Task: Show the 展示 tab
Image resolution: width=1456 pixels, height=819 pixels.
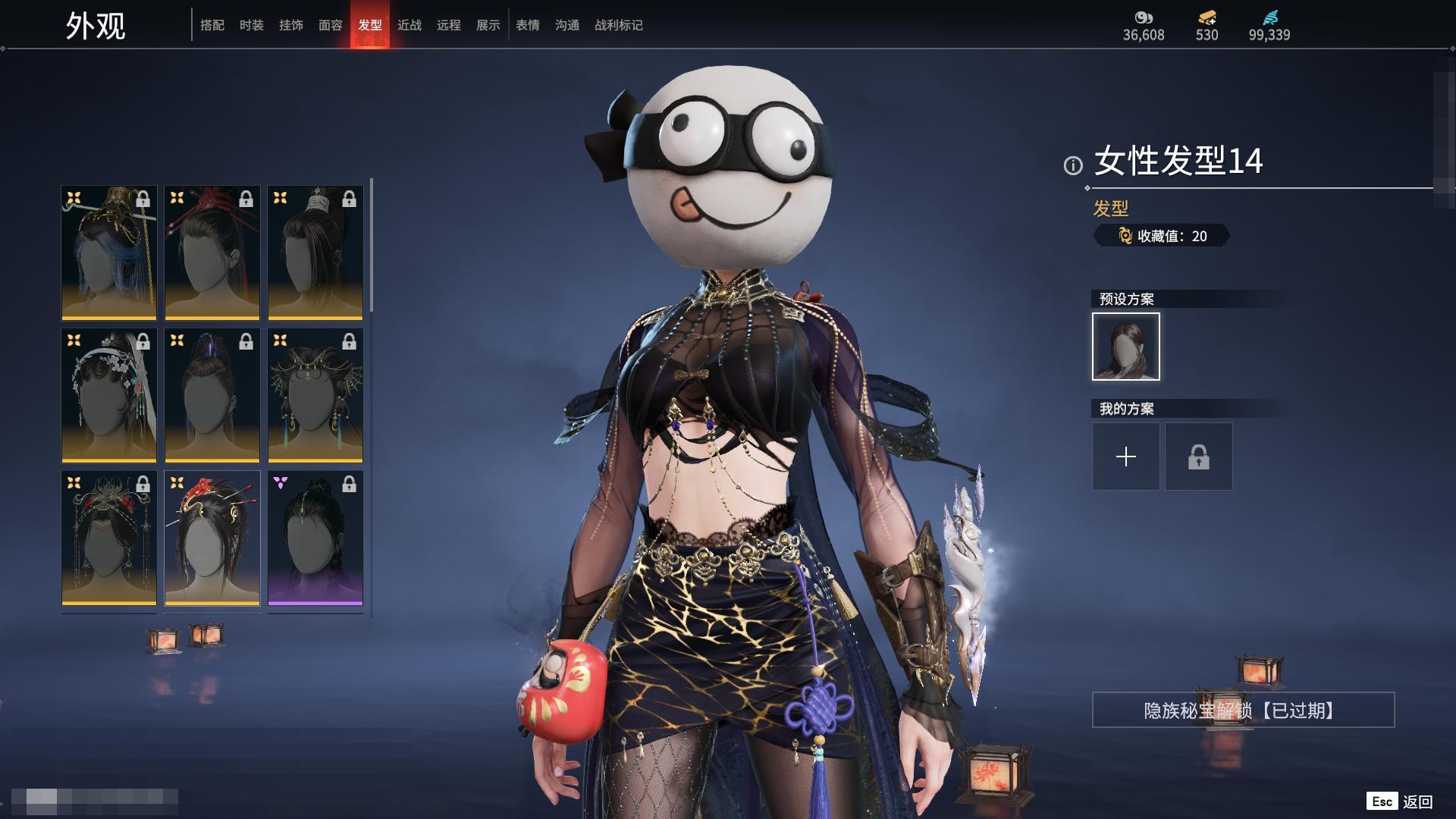Action: (488, 25)
